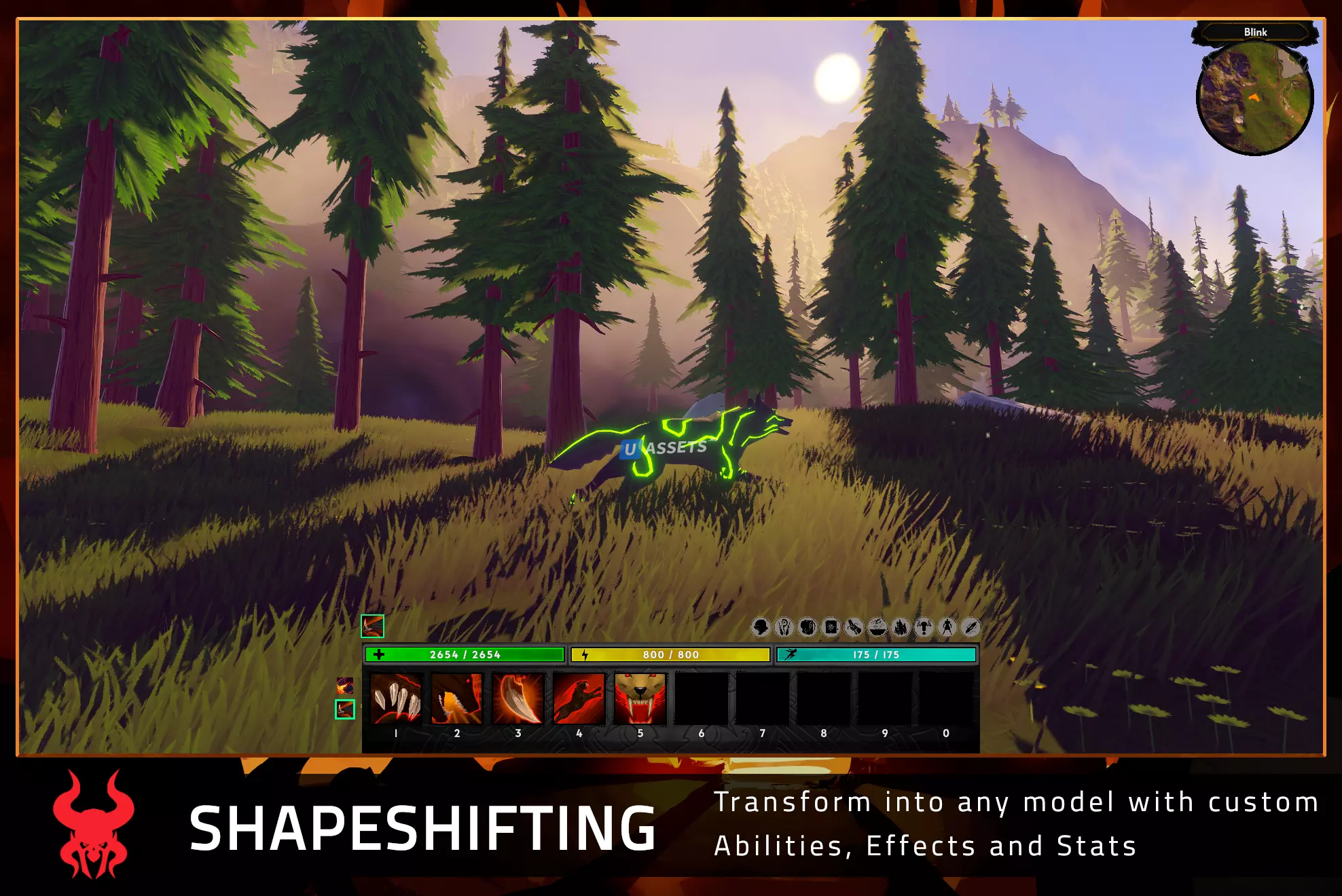Cast the leaping panther ability in slot 4

(x=579, y=698)
